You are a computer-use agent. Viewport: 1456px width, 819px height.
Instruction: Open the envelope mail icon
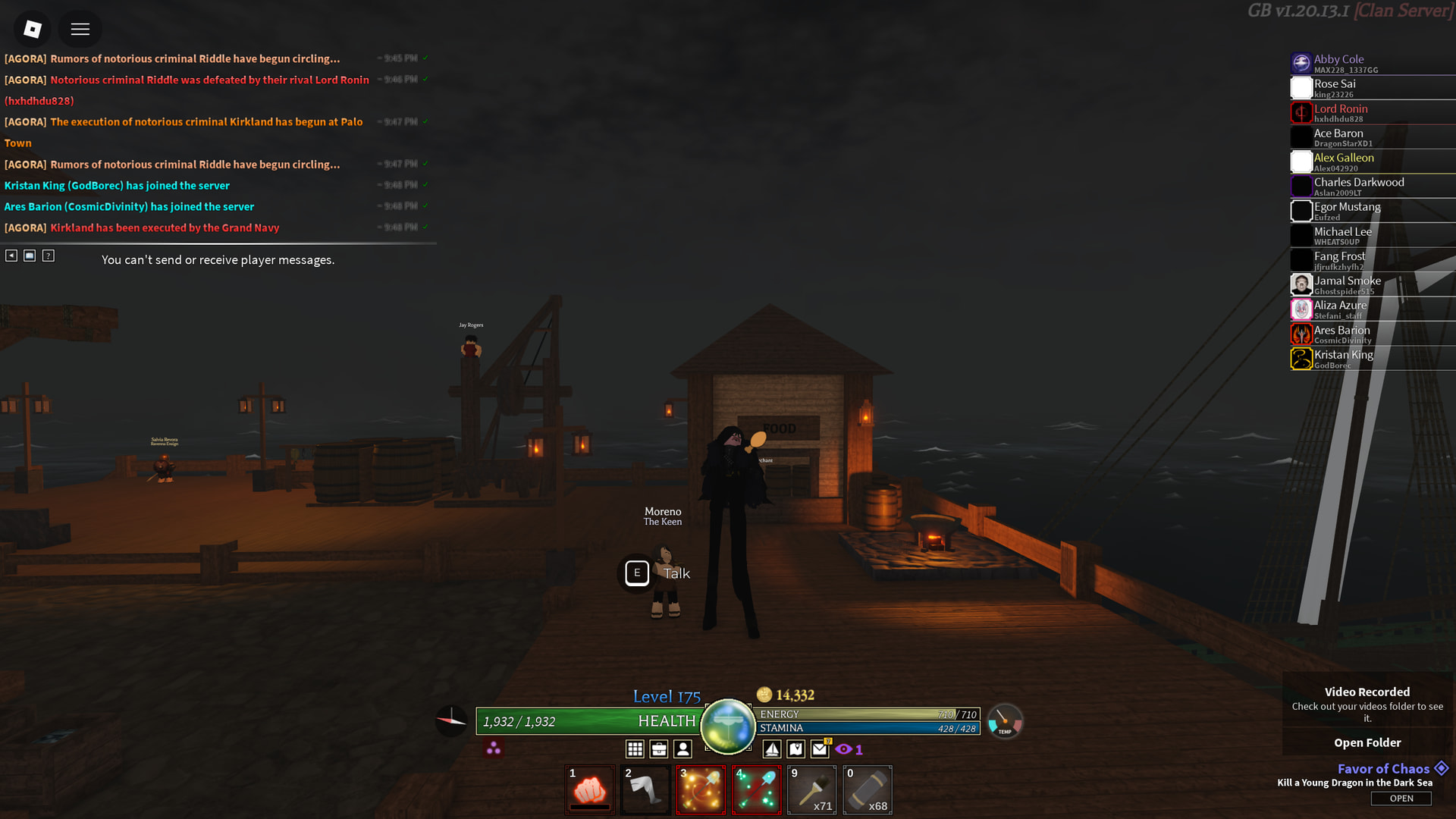coord(820,749)
